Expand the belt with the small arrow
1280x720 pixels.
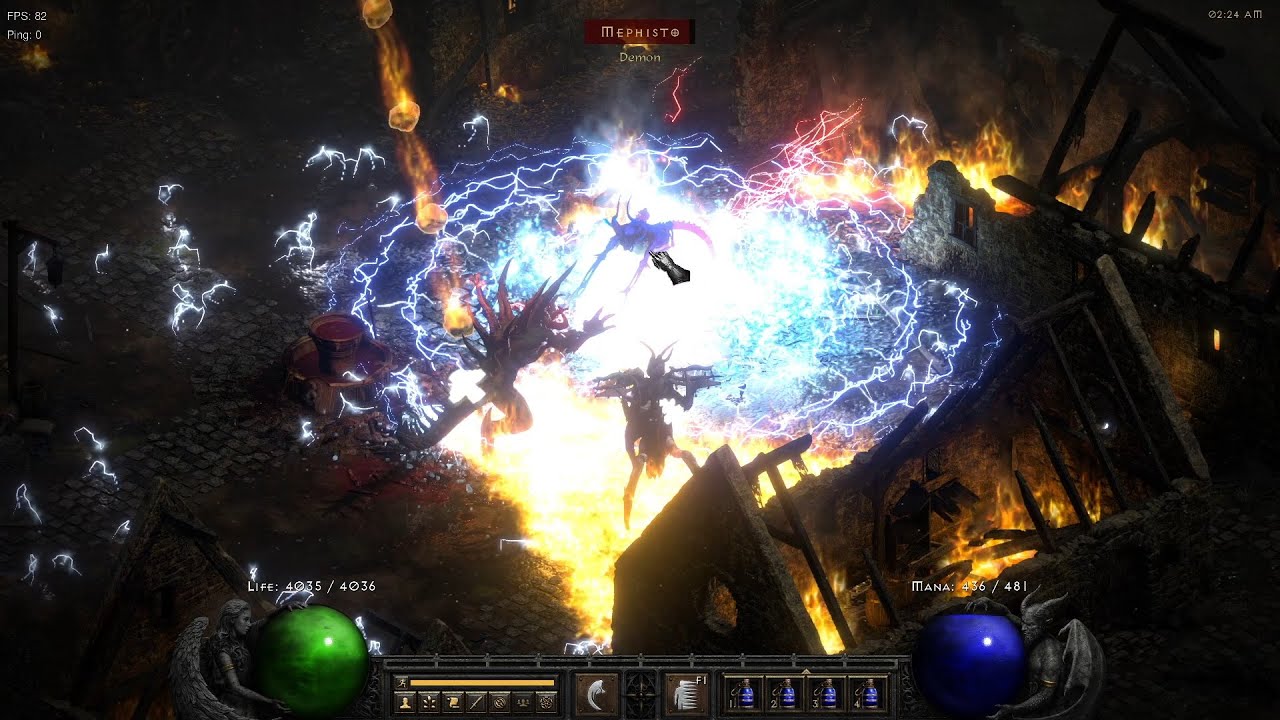tap(806, 671)
